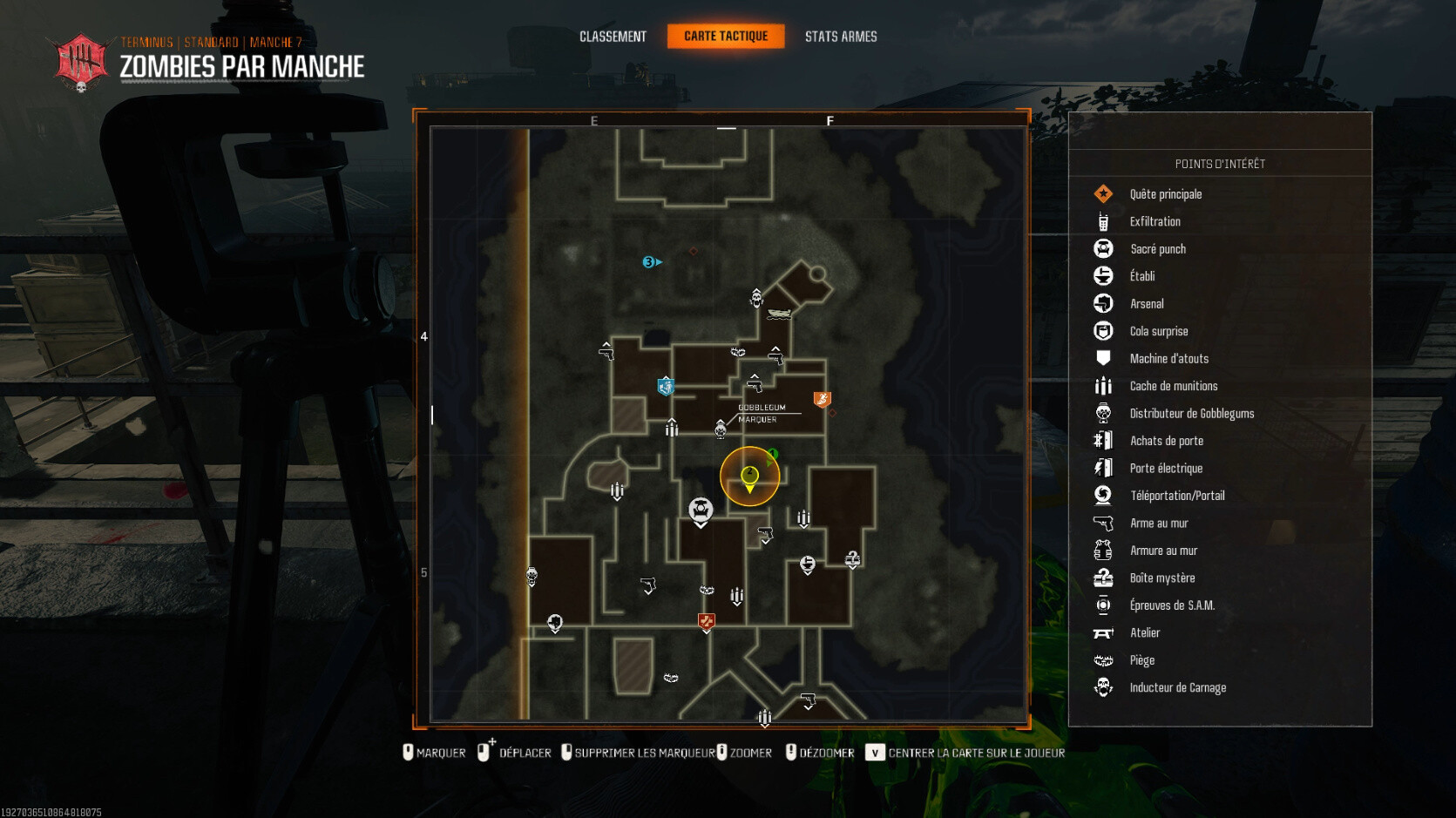This screenshot has height=818, width=1456.
Task: Click the Cola surprise icon in the legend
Action: click(x=1104, y=331)
